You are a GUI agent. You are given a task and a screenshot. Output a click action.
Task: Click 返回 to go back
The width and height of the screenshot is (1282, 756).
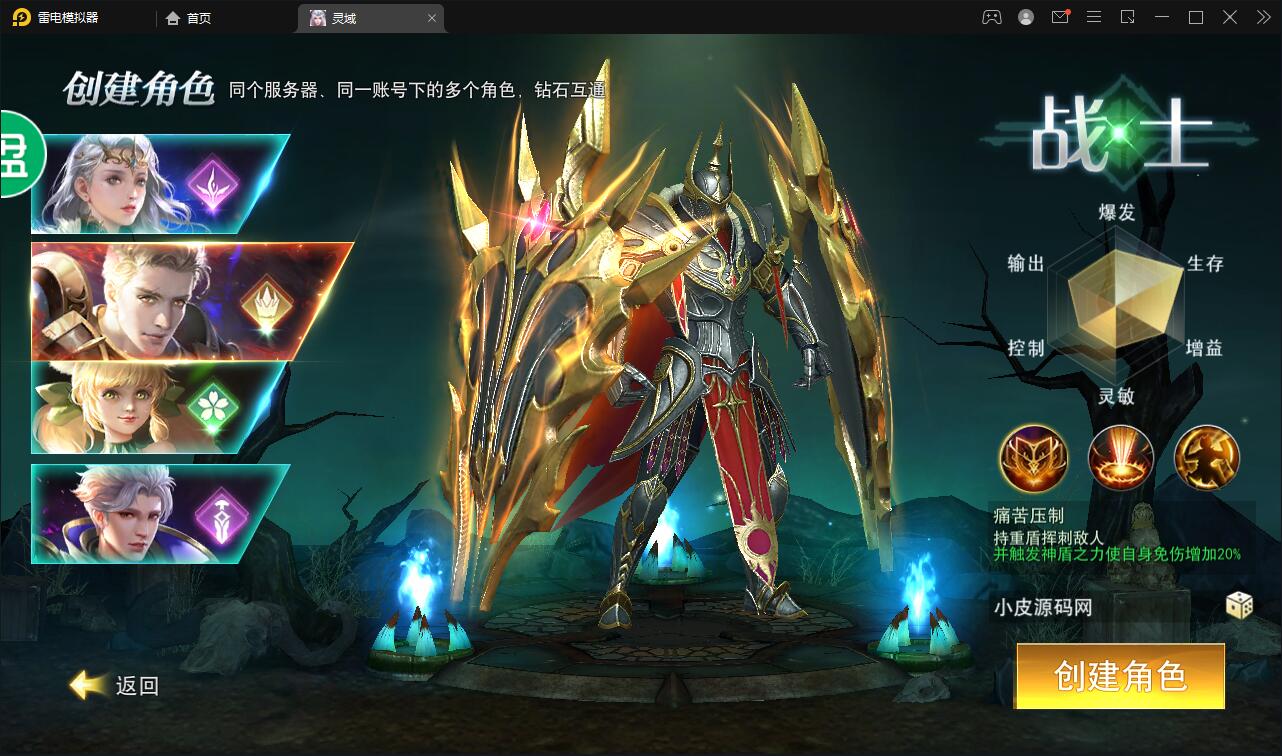coord(116,687)
